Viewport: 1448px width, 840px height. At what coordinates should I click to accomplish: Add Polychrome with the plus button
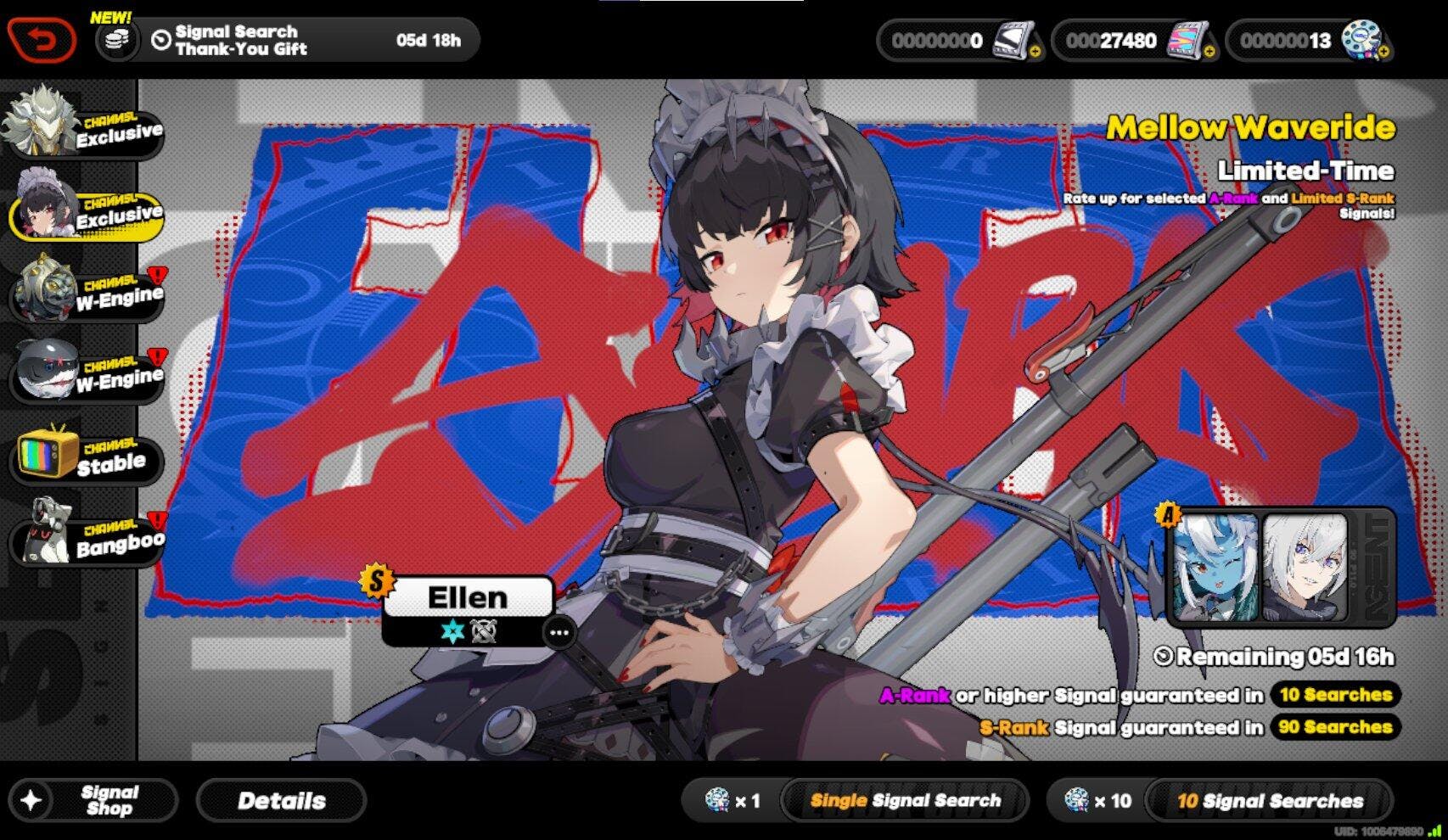pos(1209,52)
